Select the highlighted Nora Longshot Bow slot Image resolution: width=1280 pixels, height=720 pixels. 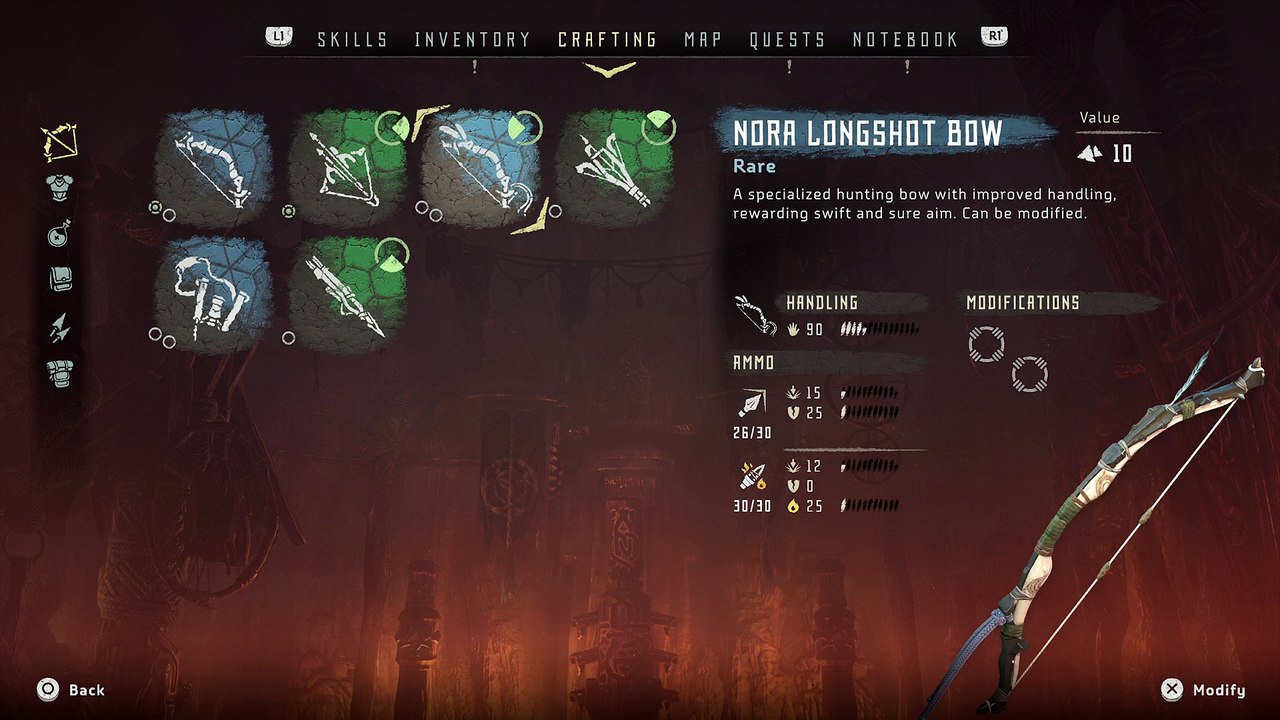click(480, 166)
